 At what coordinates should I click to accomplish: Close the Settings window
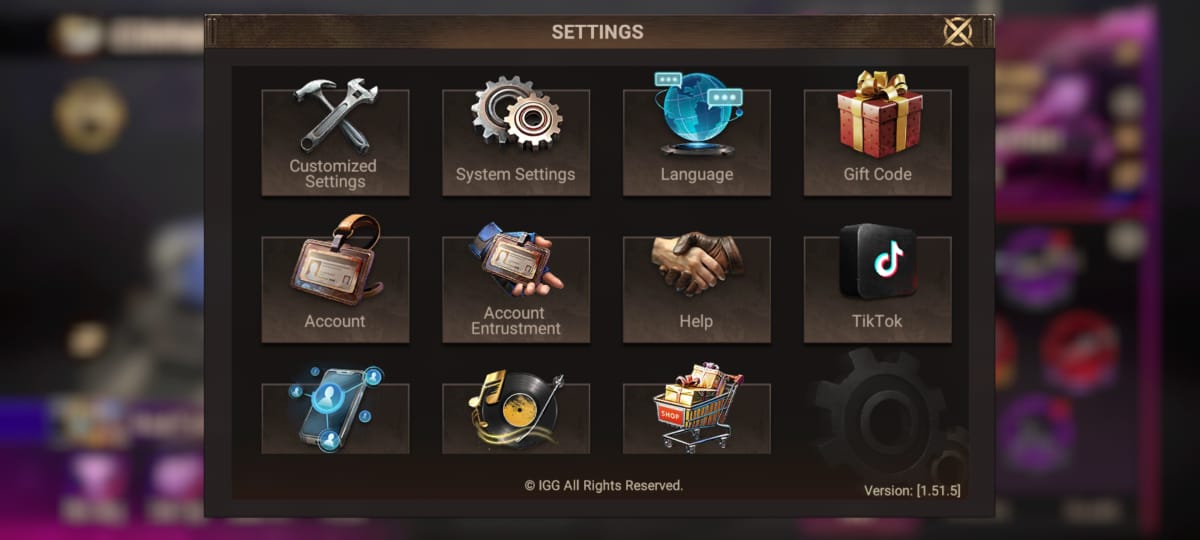[958, 32]
